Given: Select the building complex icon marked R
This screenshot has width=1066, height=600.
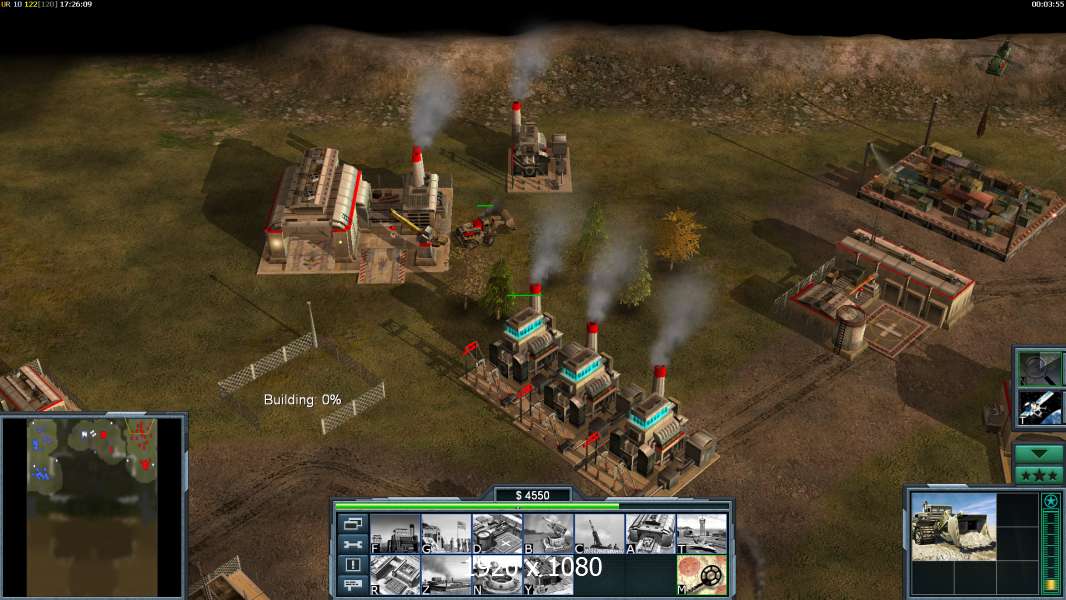Looking at the screenshot, I should pos(395,575).
